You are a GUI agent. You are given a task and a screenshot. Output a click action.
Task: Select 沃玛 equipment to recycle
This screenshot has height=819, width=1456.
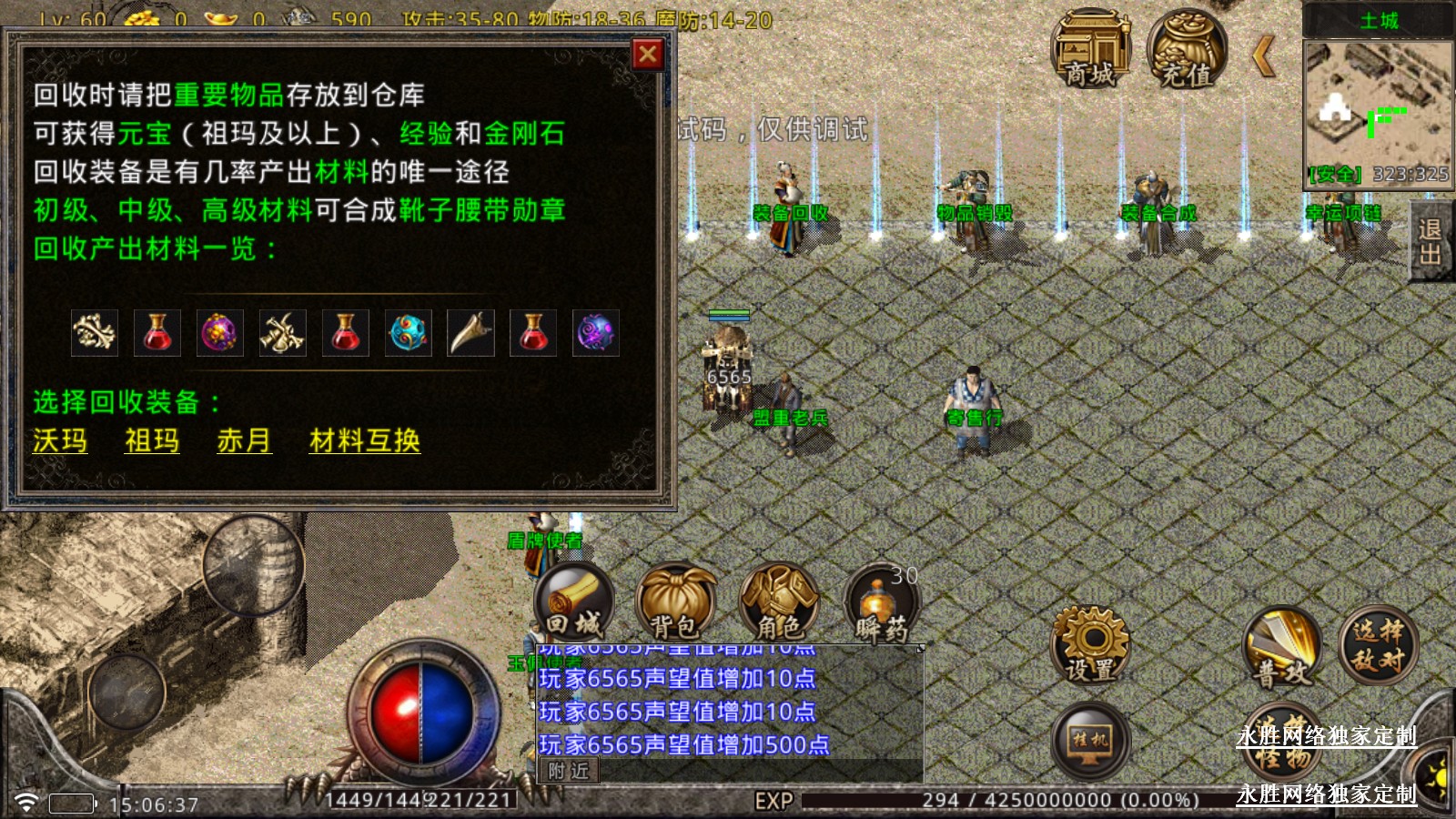tap(60, 440)
